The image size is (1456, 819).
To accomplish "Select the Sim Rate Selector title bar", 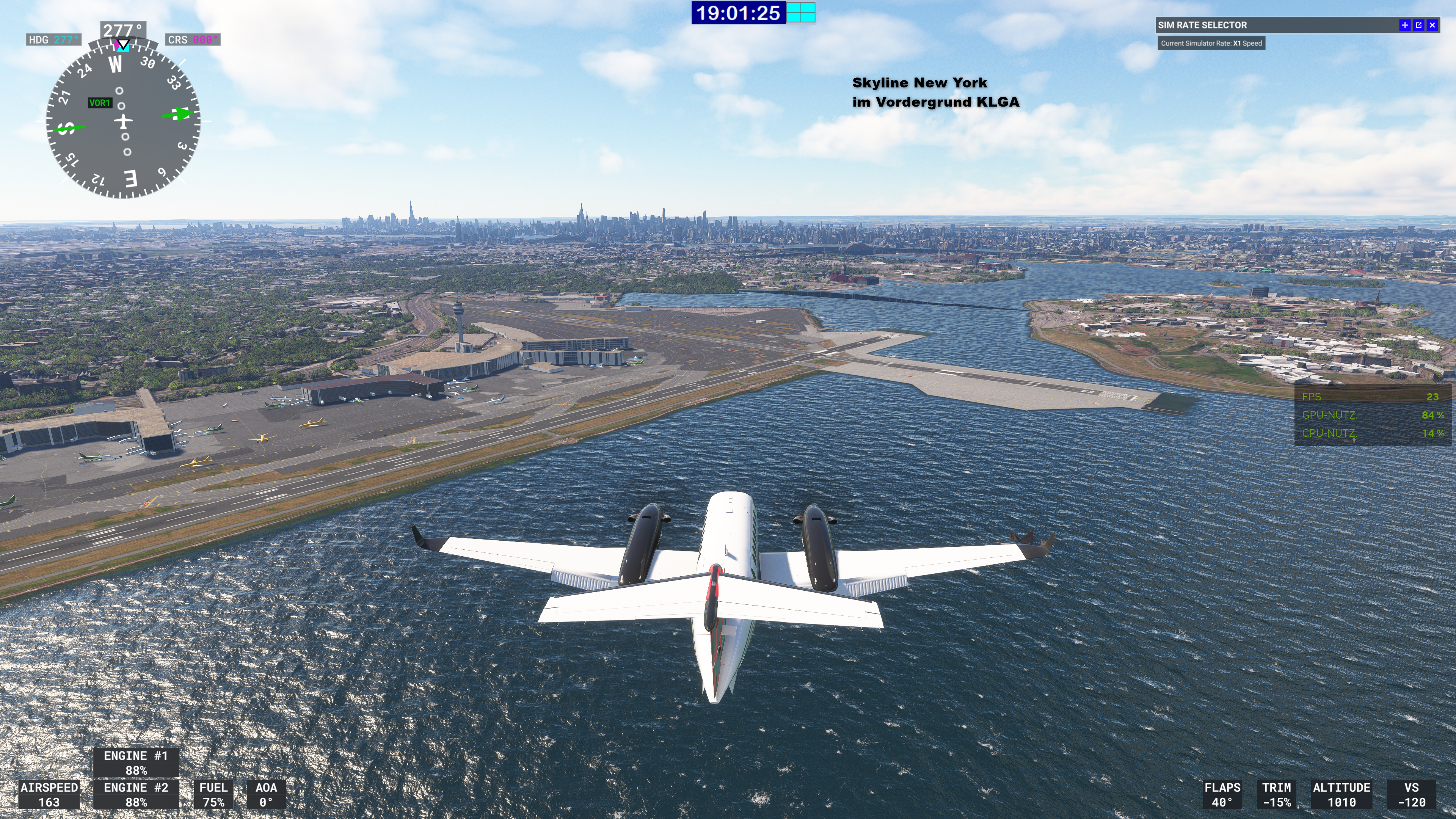I will pos(1272,25).
